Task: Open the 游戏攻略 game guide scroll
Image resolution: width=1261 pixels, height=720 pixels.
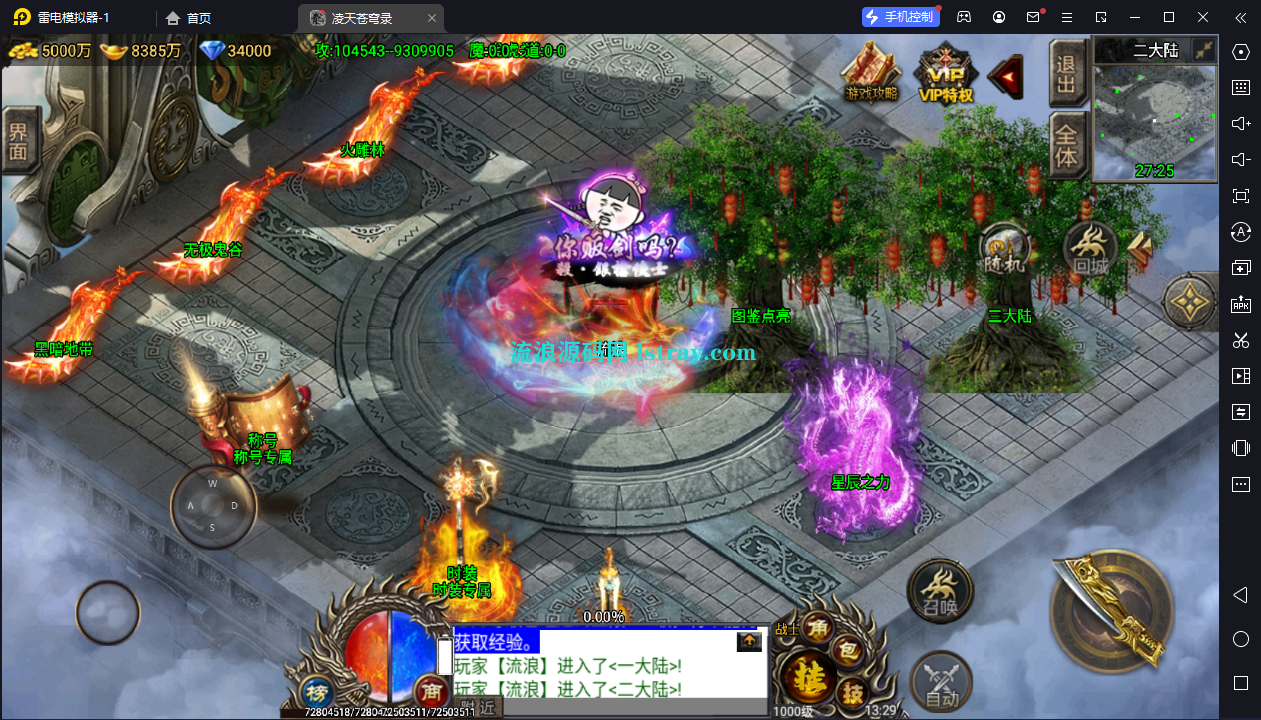Action: tap(871, 71)
